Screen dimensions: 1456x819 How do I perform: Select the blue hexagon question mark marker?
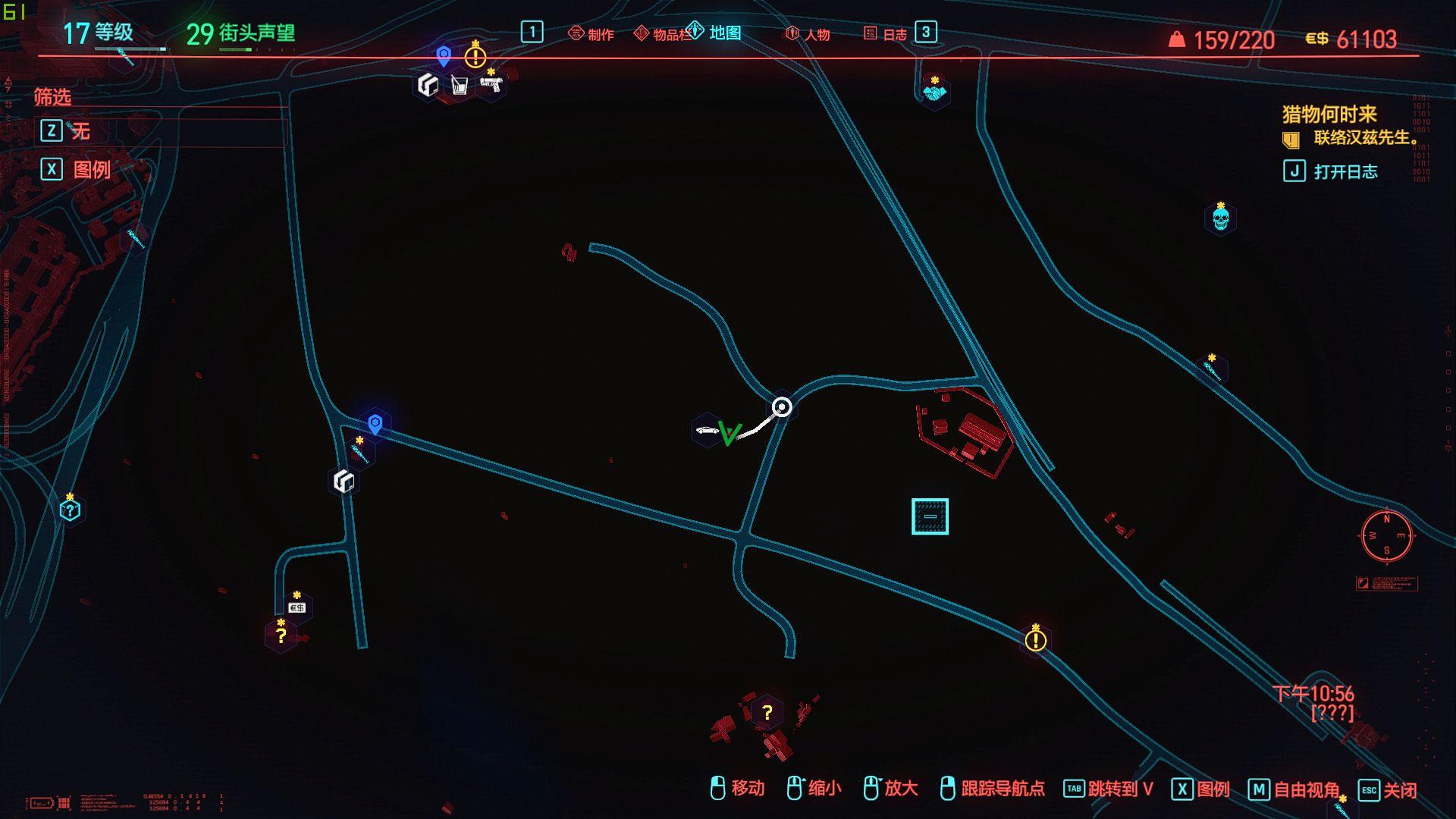70,510
